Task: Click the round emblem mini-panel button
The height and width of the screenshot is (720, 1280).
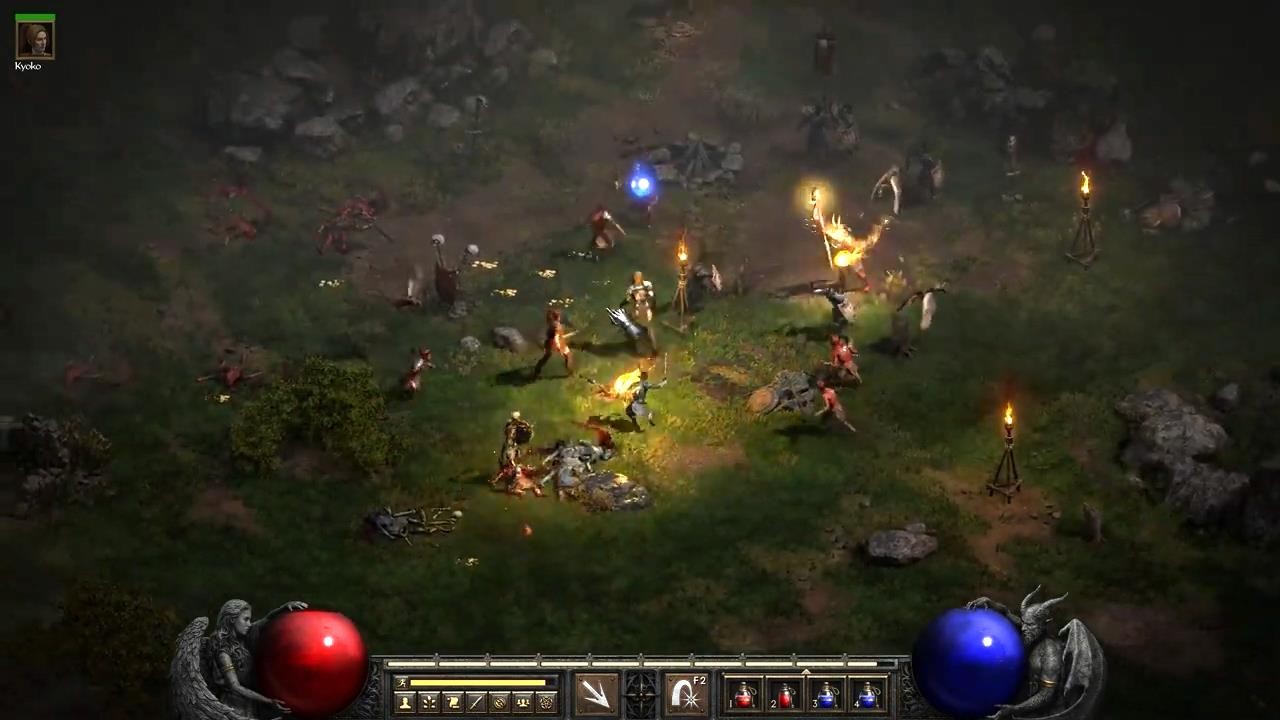Action: coord(499,702)
